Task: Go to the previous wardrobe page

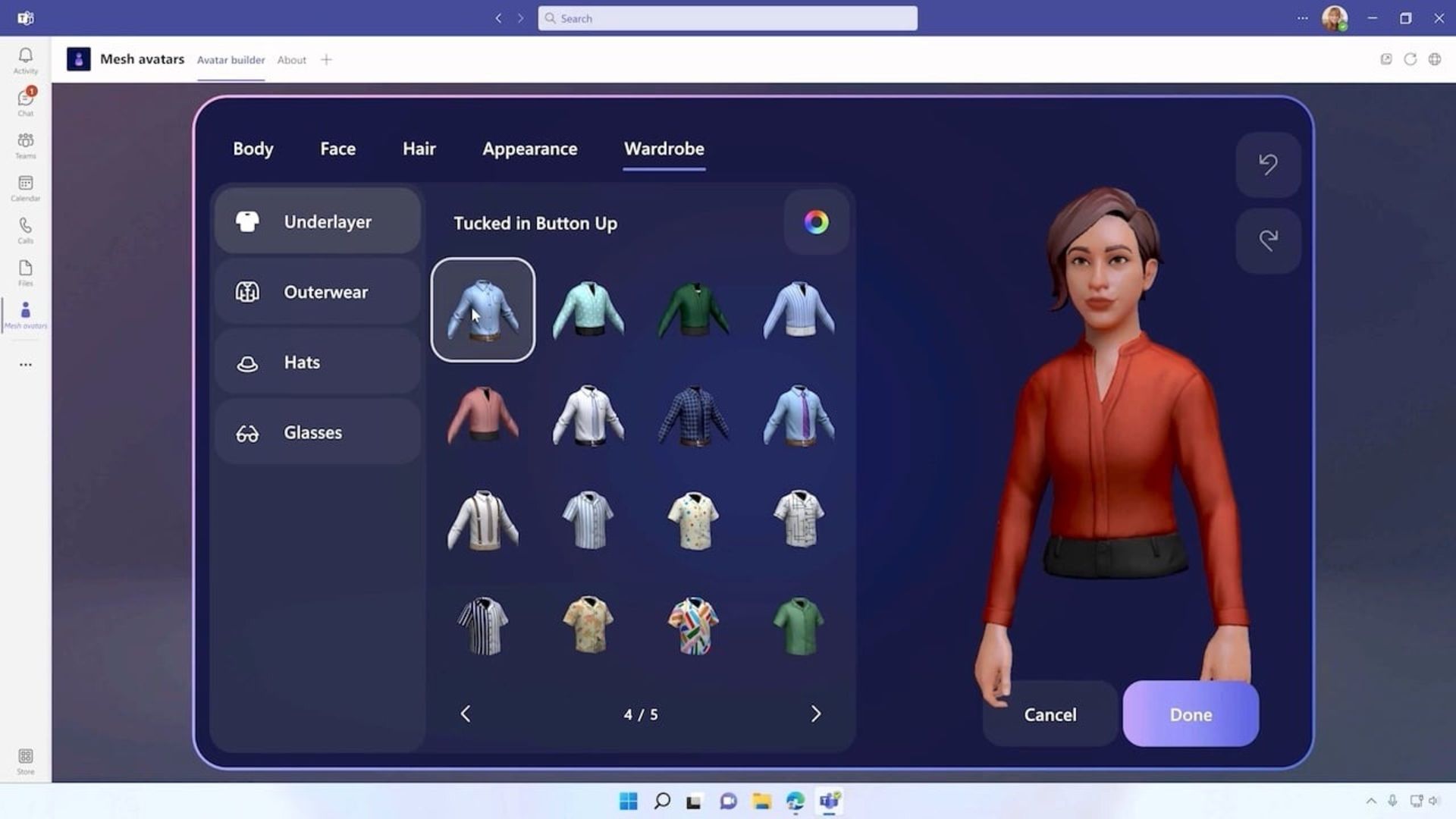Action: tap(465, 714)
